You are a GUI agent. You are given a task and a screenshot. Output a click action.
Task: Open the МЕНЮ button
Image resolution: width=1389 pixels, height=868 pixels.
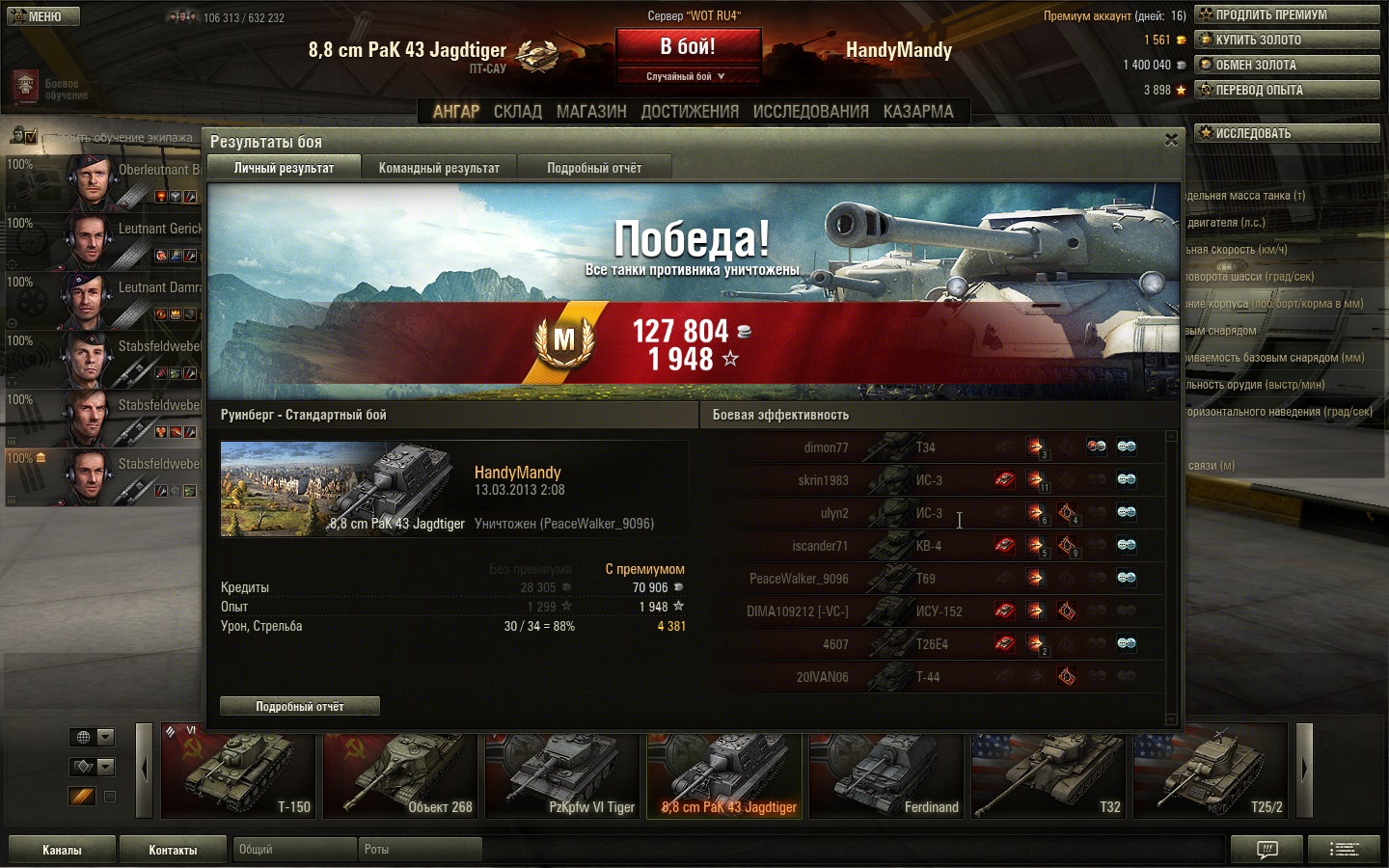click(43, 16)
